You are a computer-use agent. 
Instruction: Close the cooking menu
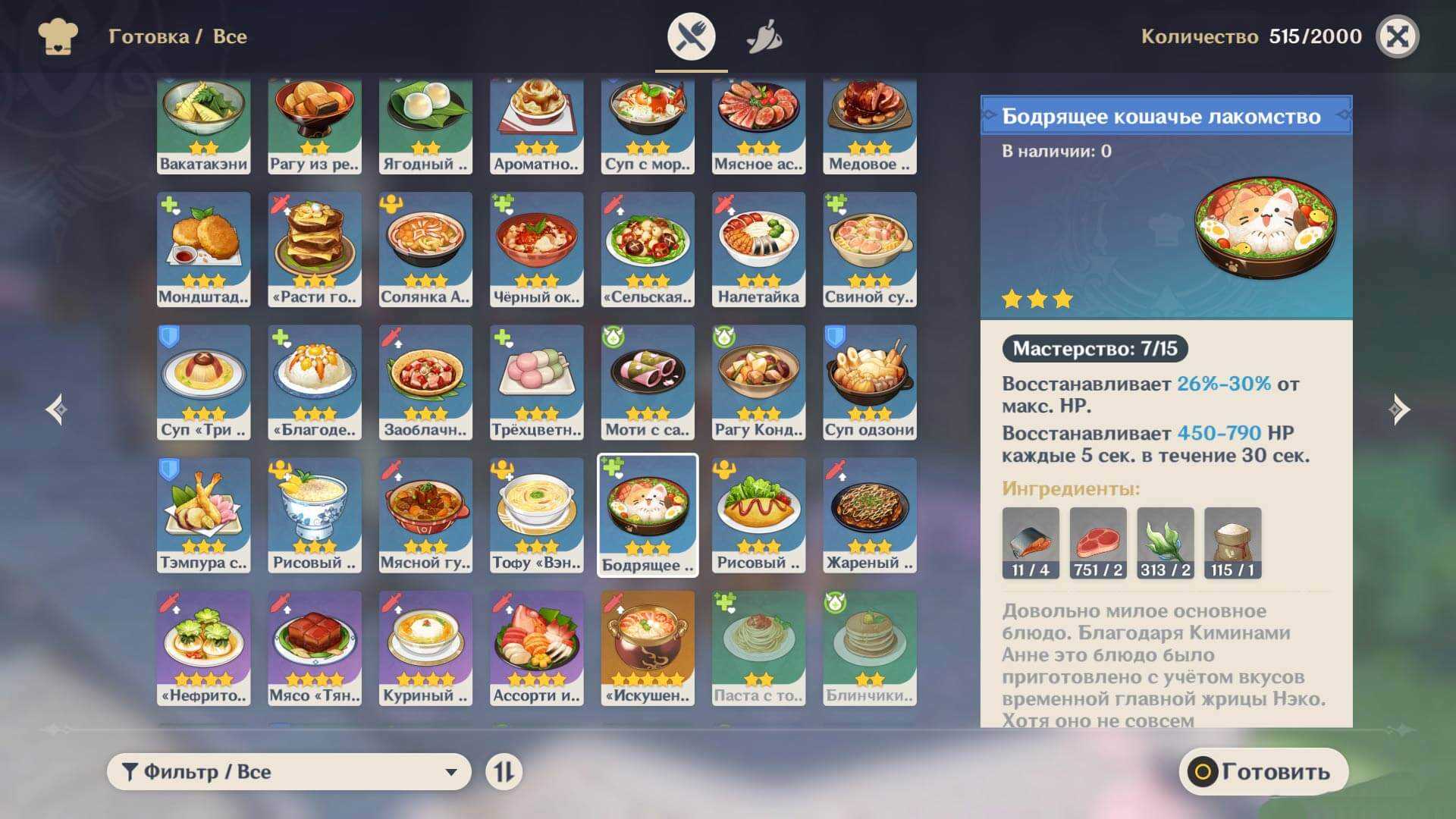1397,36
